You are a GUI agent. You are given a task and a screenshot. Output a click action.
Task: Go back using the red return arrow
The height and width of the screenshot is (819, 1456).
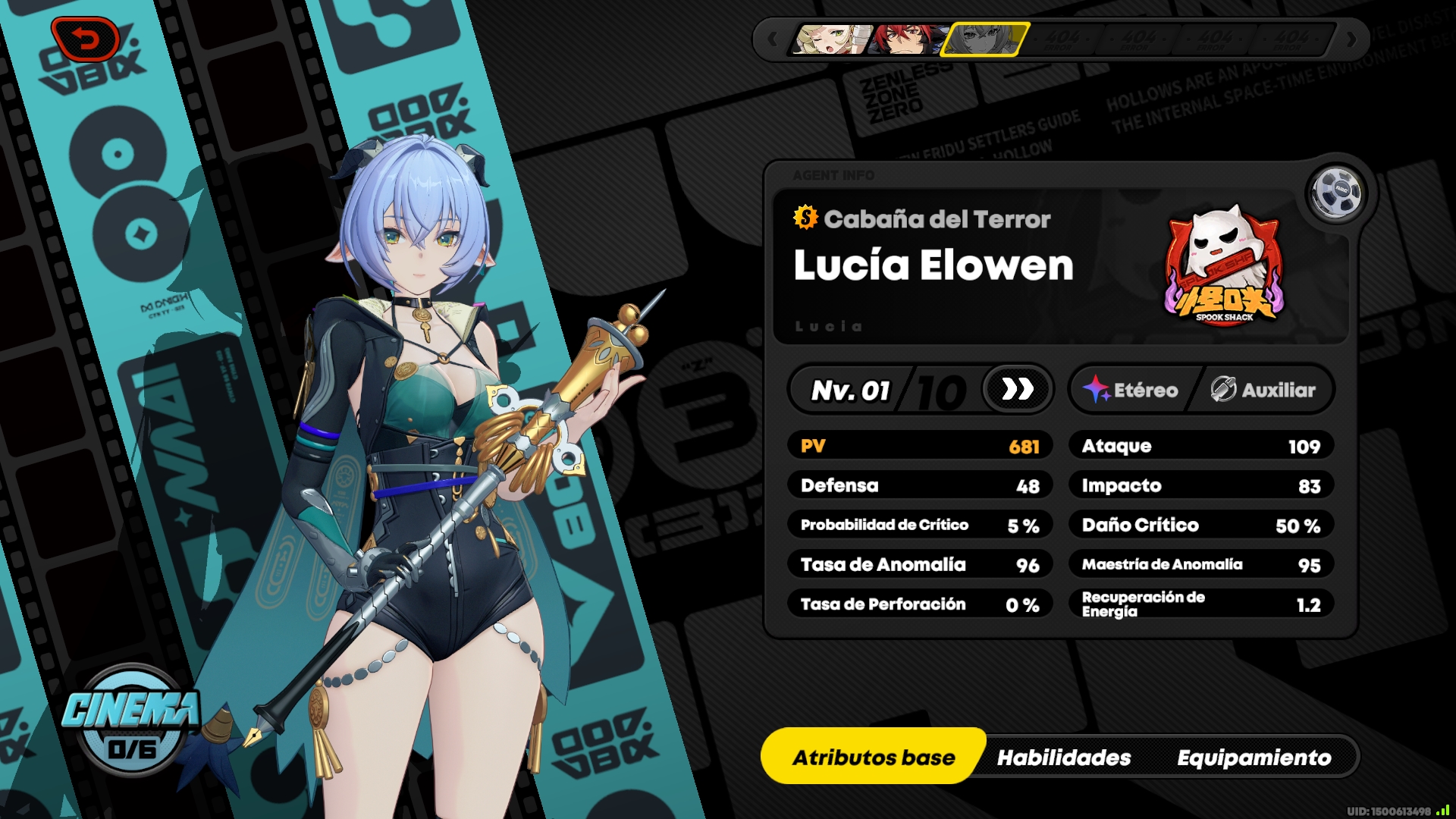point(85,39)
